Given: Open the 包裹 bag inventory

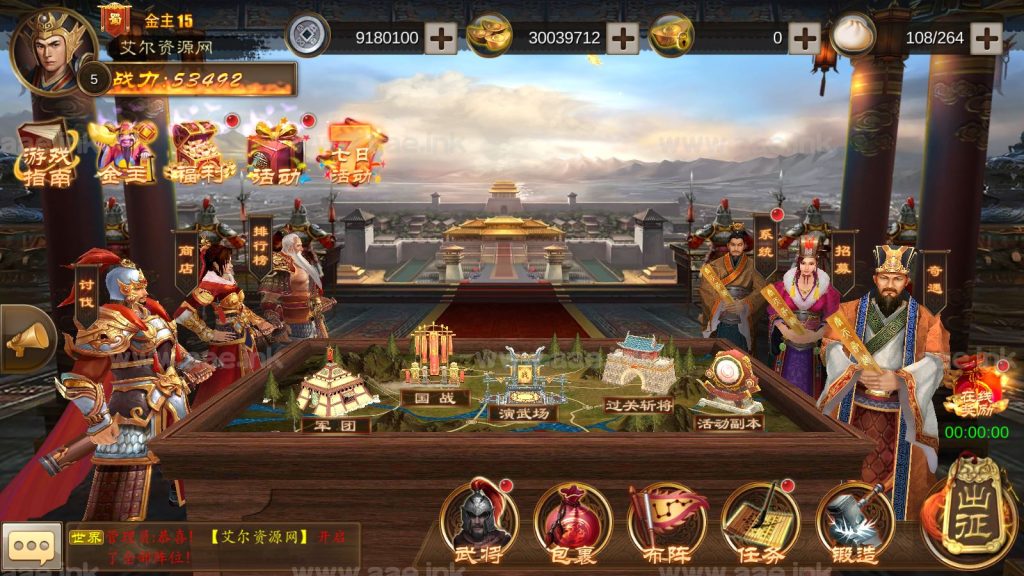Looking at the screenshot, I should coord(572,520).
